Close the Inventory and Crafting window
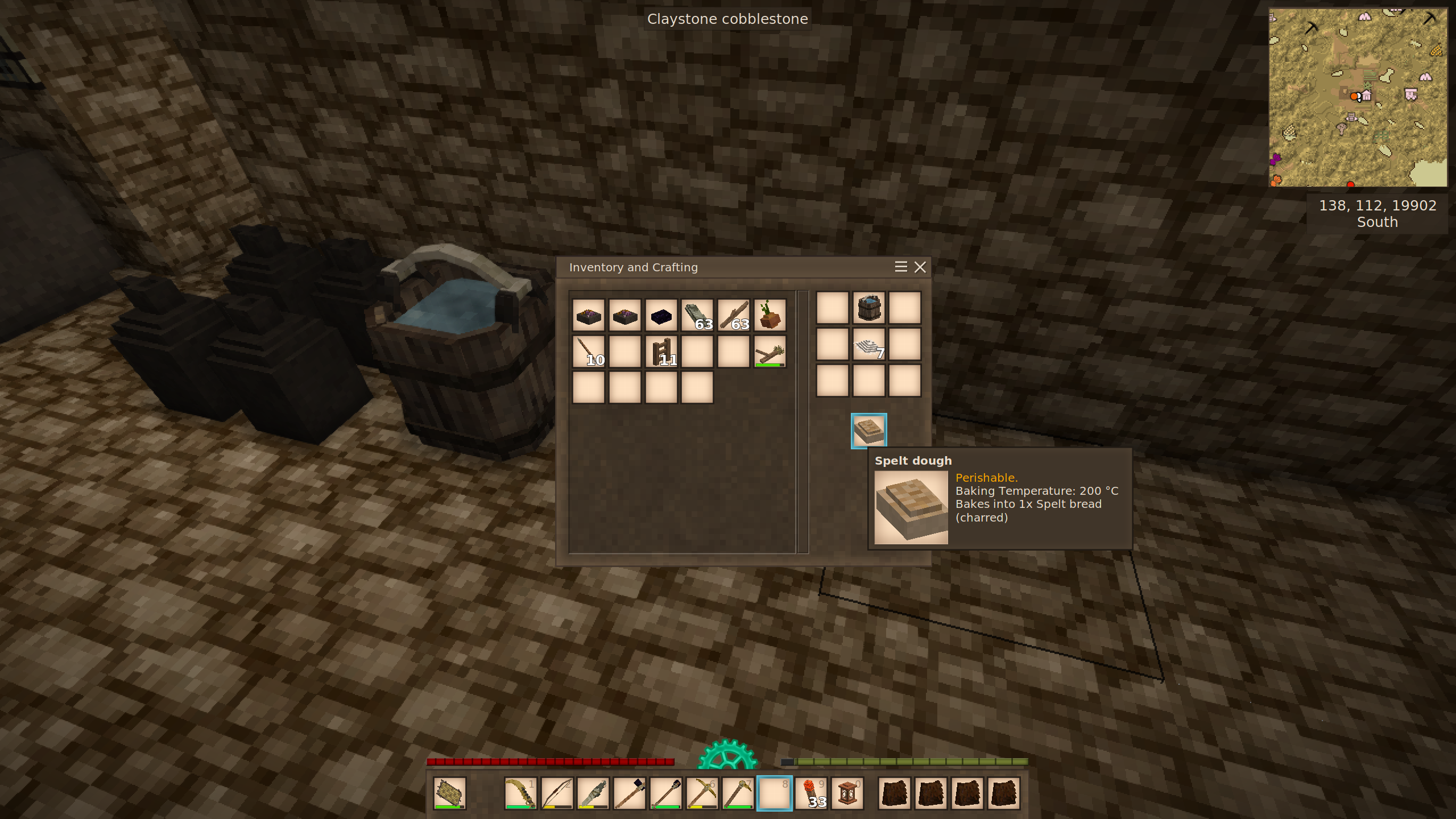Image resolution: width=1456 pixels, height=819 pixels. click(920, 267)
